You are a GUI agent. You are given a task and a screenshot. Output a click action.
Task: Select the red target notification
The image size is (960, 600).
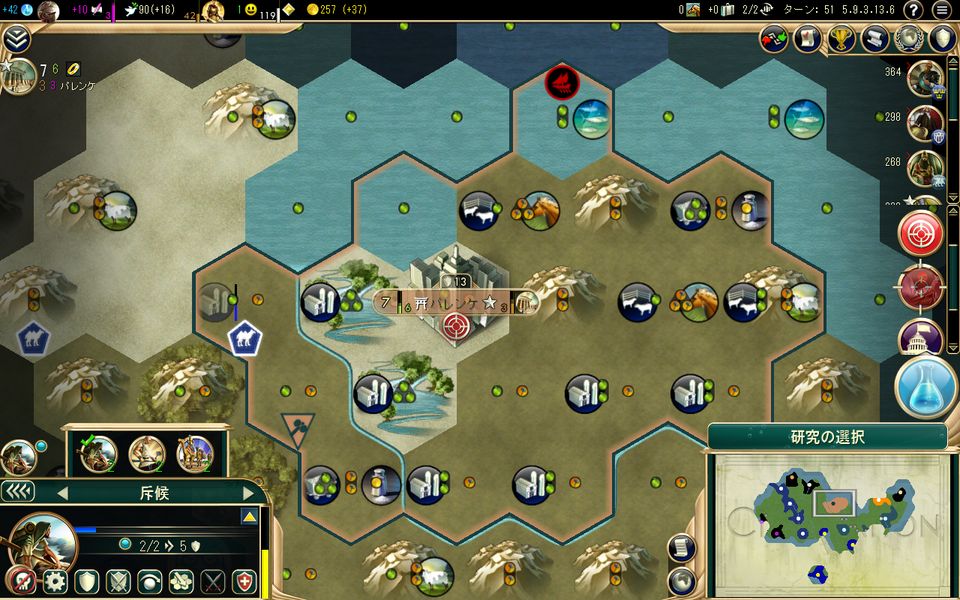pos(921,234)
